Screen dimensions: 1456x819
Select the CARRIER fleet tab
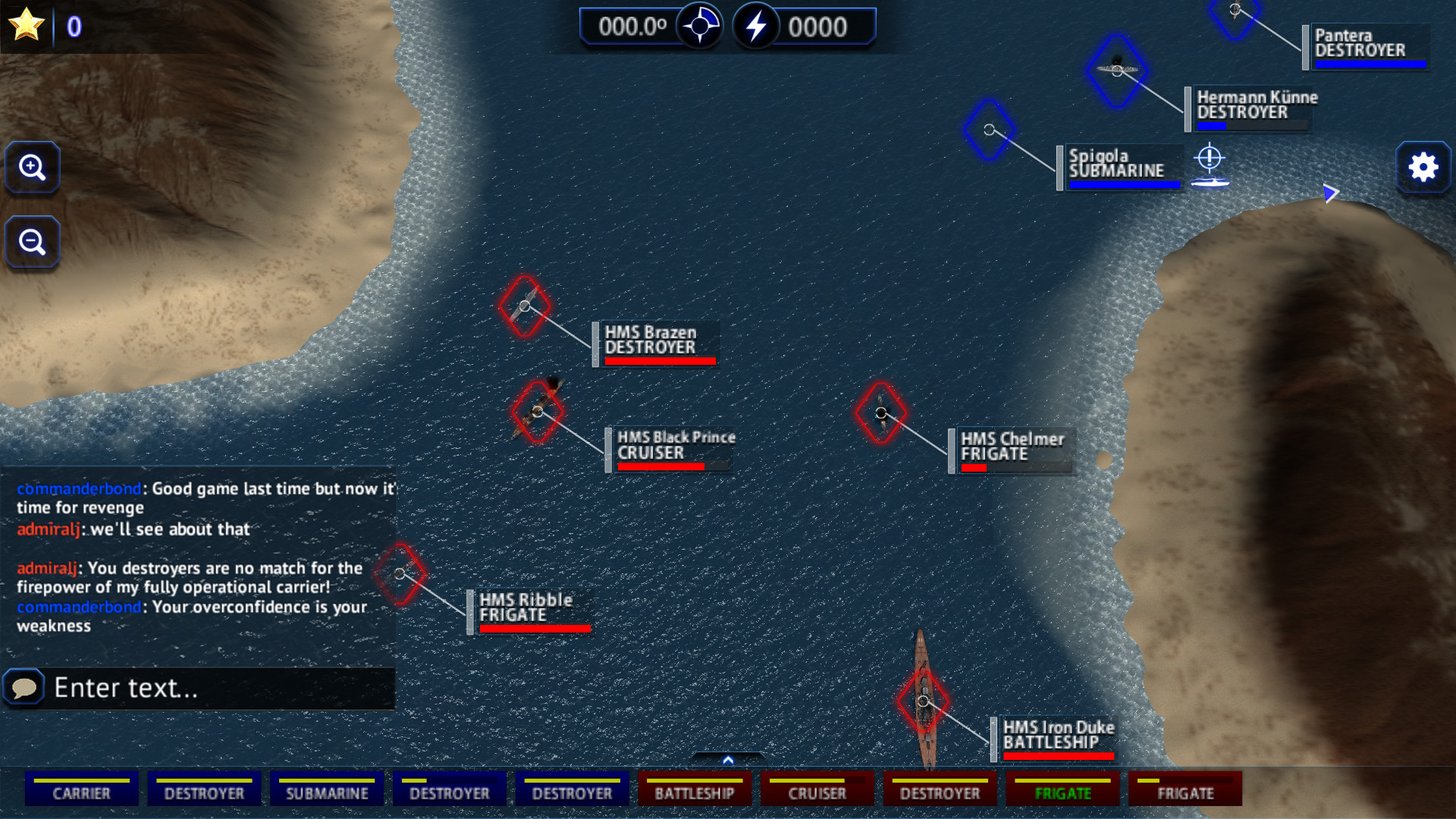pos(81,791)
